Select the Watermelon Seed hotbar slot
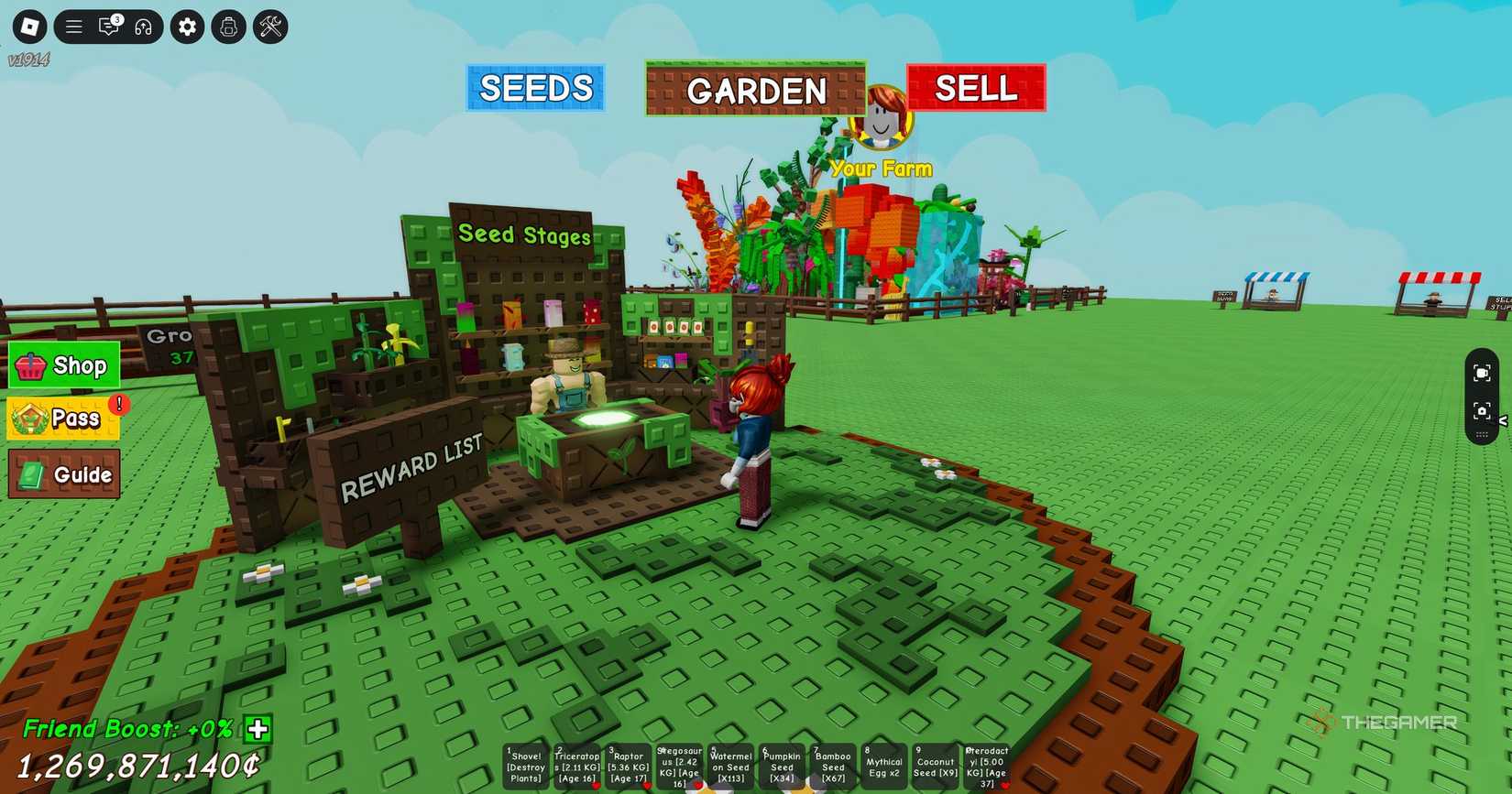Image resolution: width=1512 pixels, height=794 pixels. pyautogui.click(x=730, y=765)
